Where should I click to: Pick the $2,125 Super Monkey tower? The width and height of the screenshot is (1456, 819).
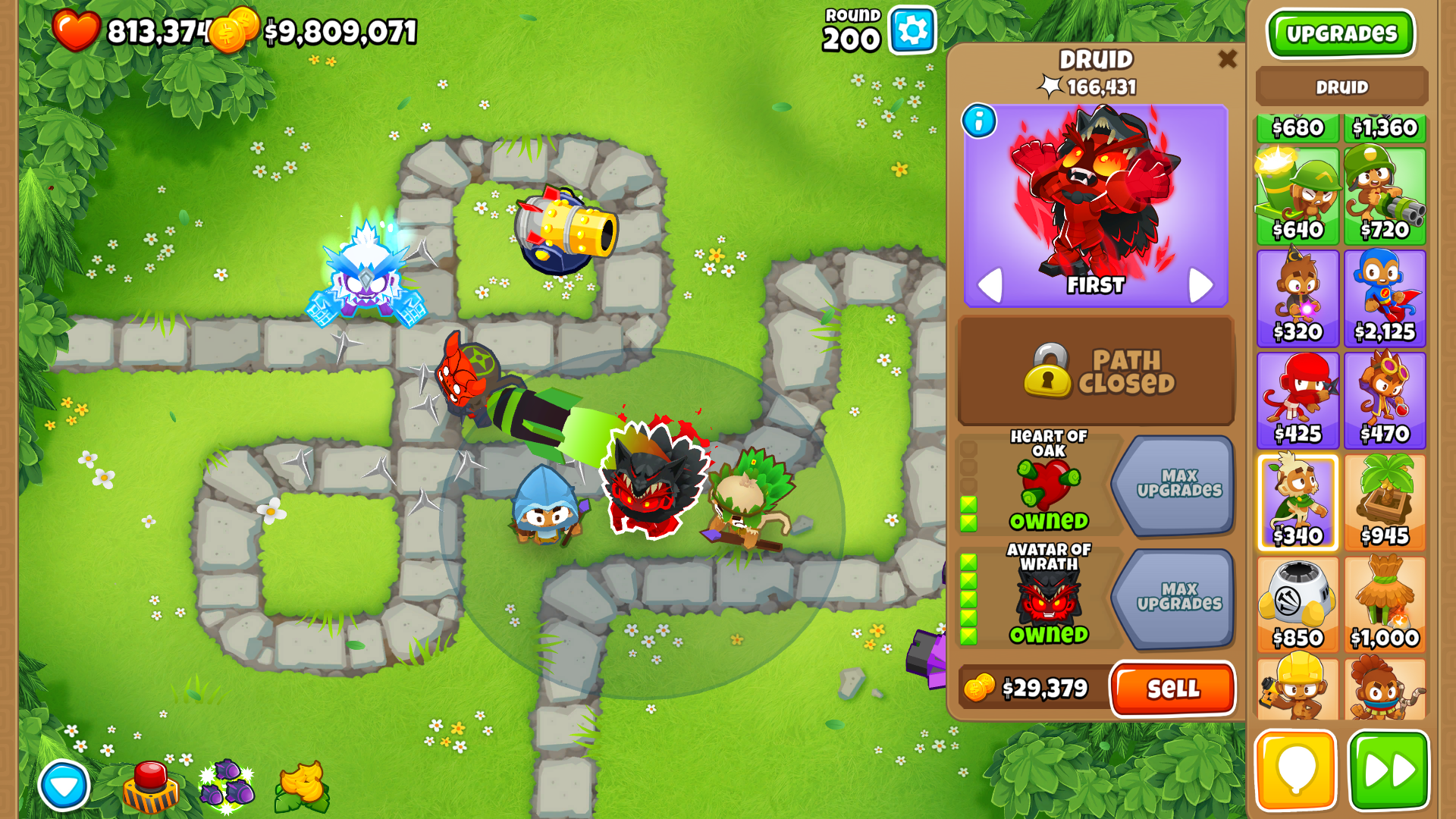1385,298
